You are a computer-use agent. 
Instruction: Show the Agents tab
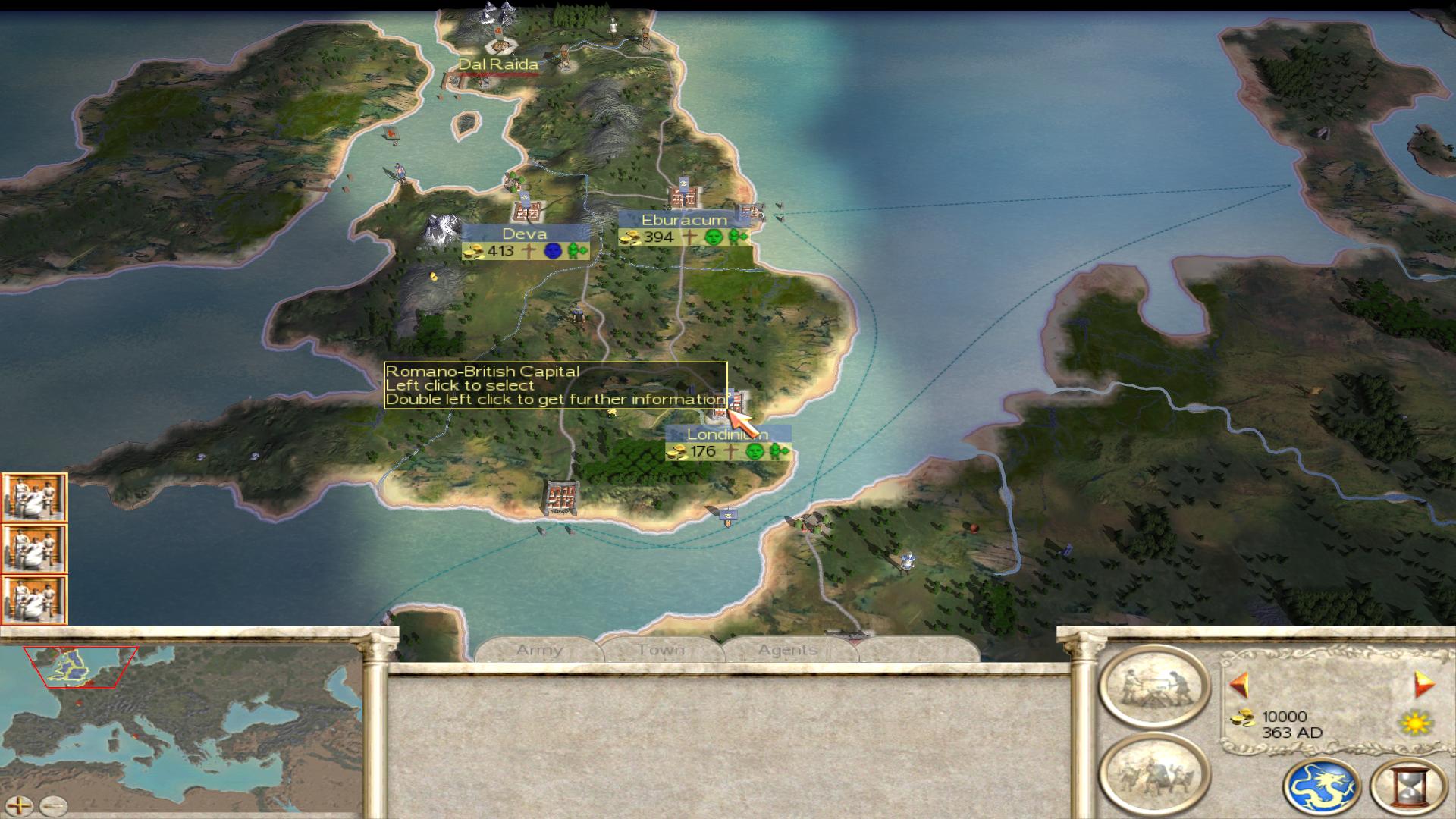point(787,650)
